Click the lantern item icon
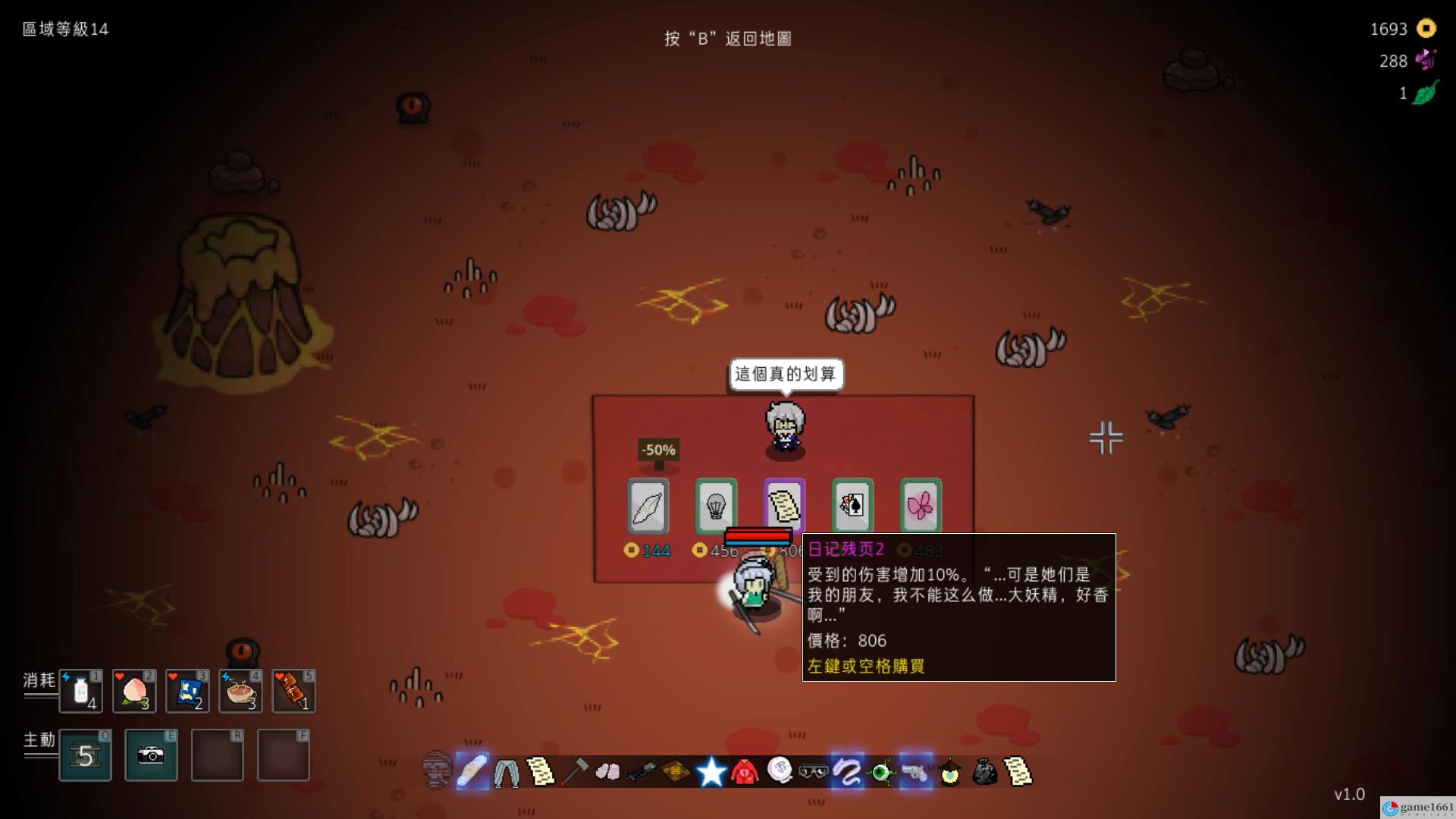The width and height of the screenshot is (1456, 819). click(x=950, y=772)
